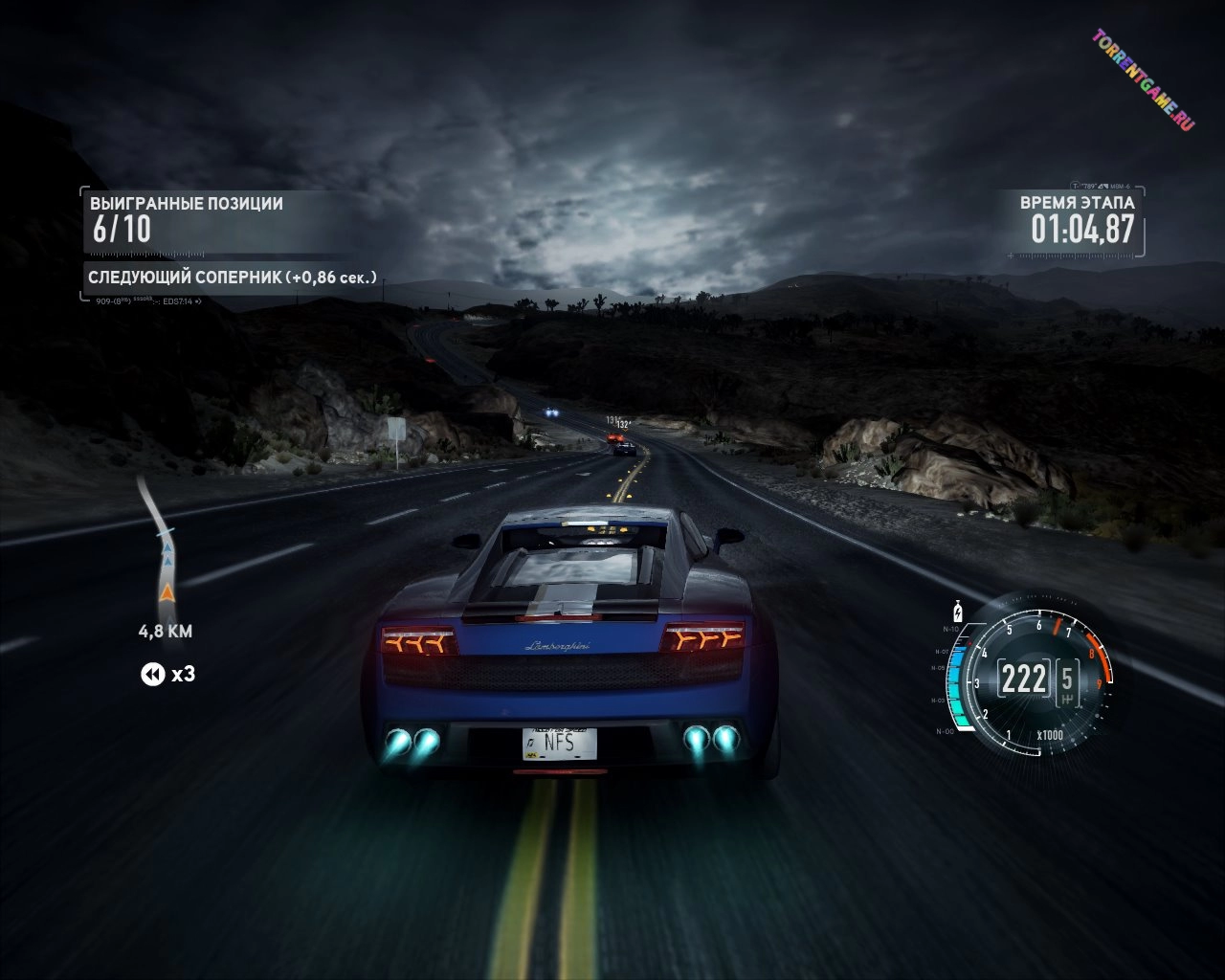The width and height of the screenshot is (1225, 980).
Task: Click the nitrous bottle icon above the boost gauge
Action: (x=958, y=611)
